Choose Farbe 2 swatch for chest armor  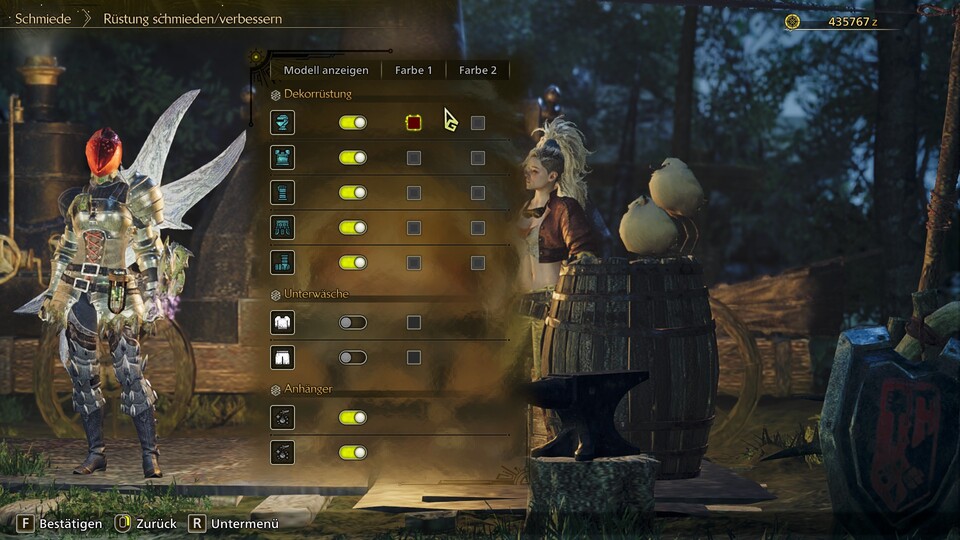point(478,157)
